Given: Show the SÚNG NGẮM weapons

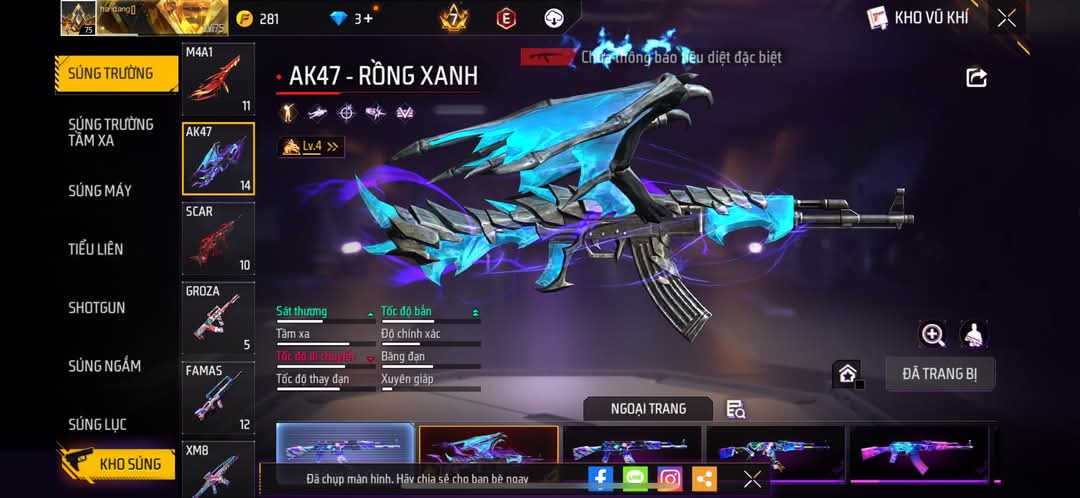Looking at the screenshot, I should click(104, 366).
